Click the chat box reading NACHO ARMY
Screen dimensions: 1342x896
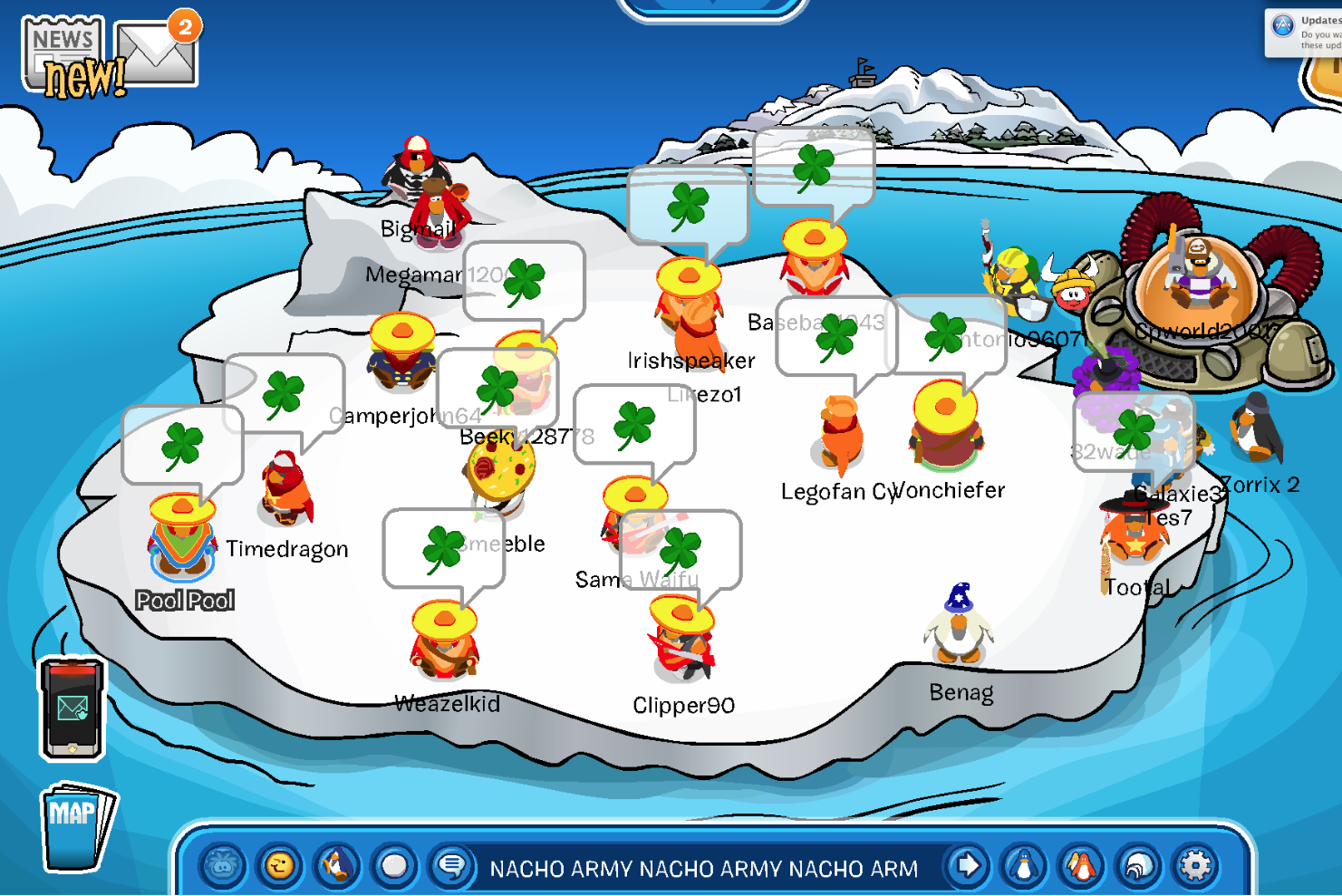[x=703, y=869]
